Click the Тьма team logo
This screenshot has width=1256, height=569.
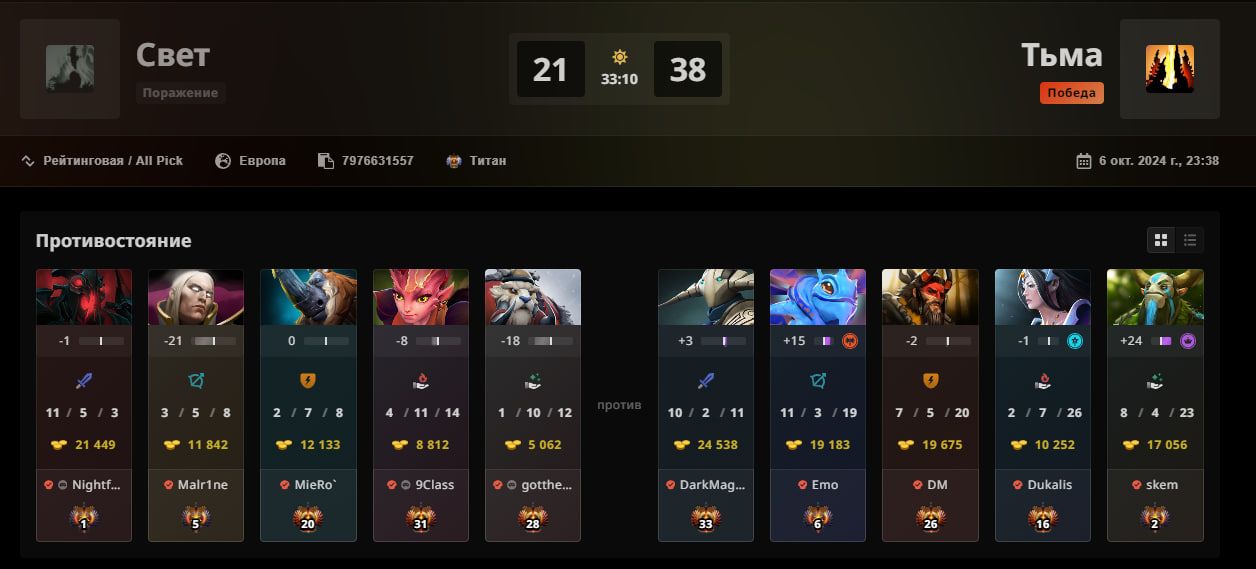tap(1169, 69)
